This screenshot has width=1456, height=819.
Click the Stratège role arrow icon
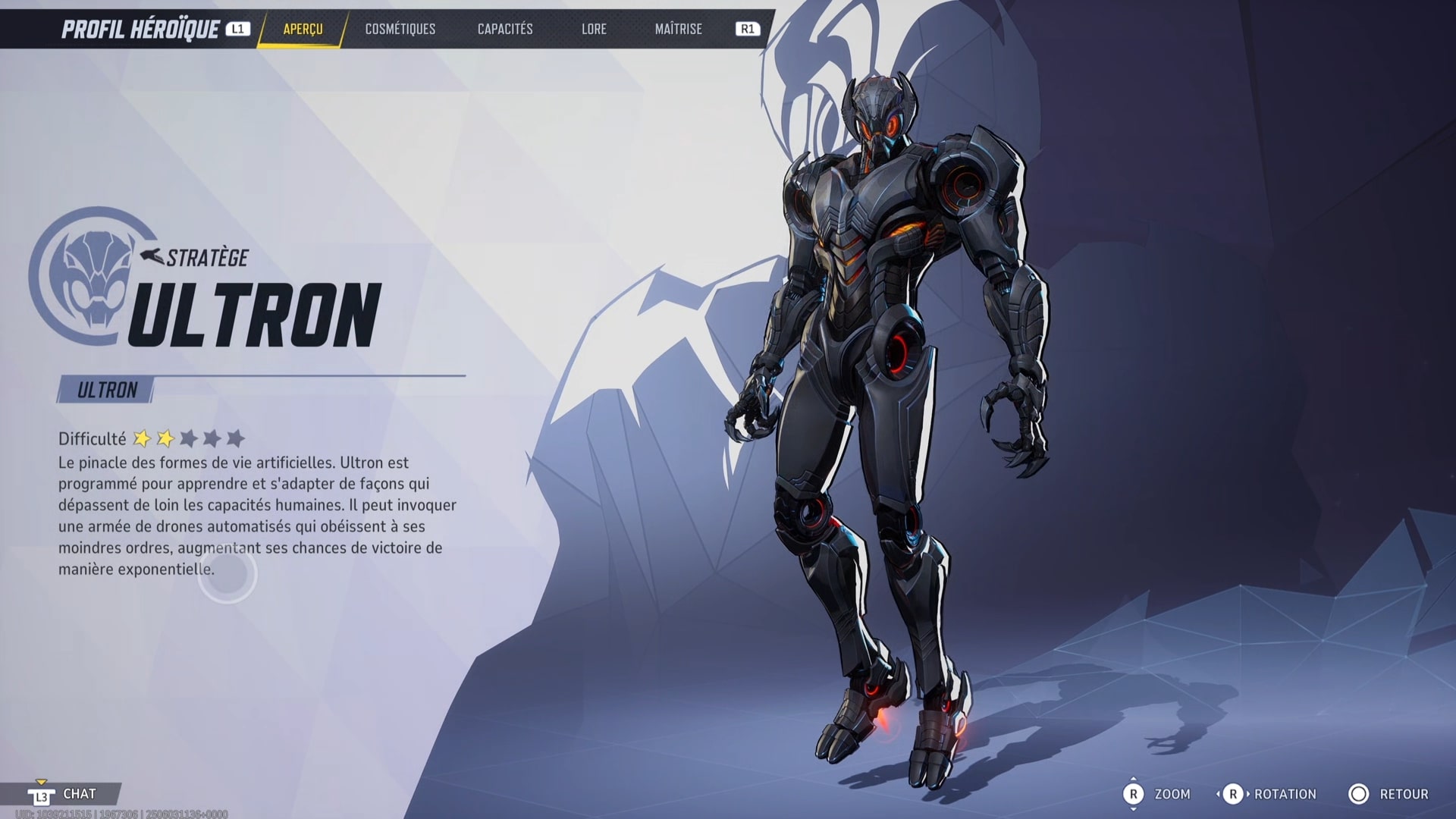click(x=152, y=254)
